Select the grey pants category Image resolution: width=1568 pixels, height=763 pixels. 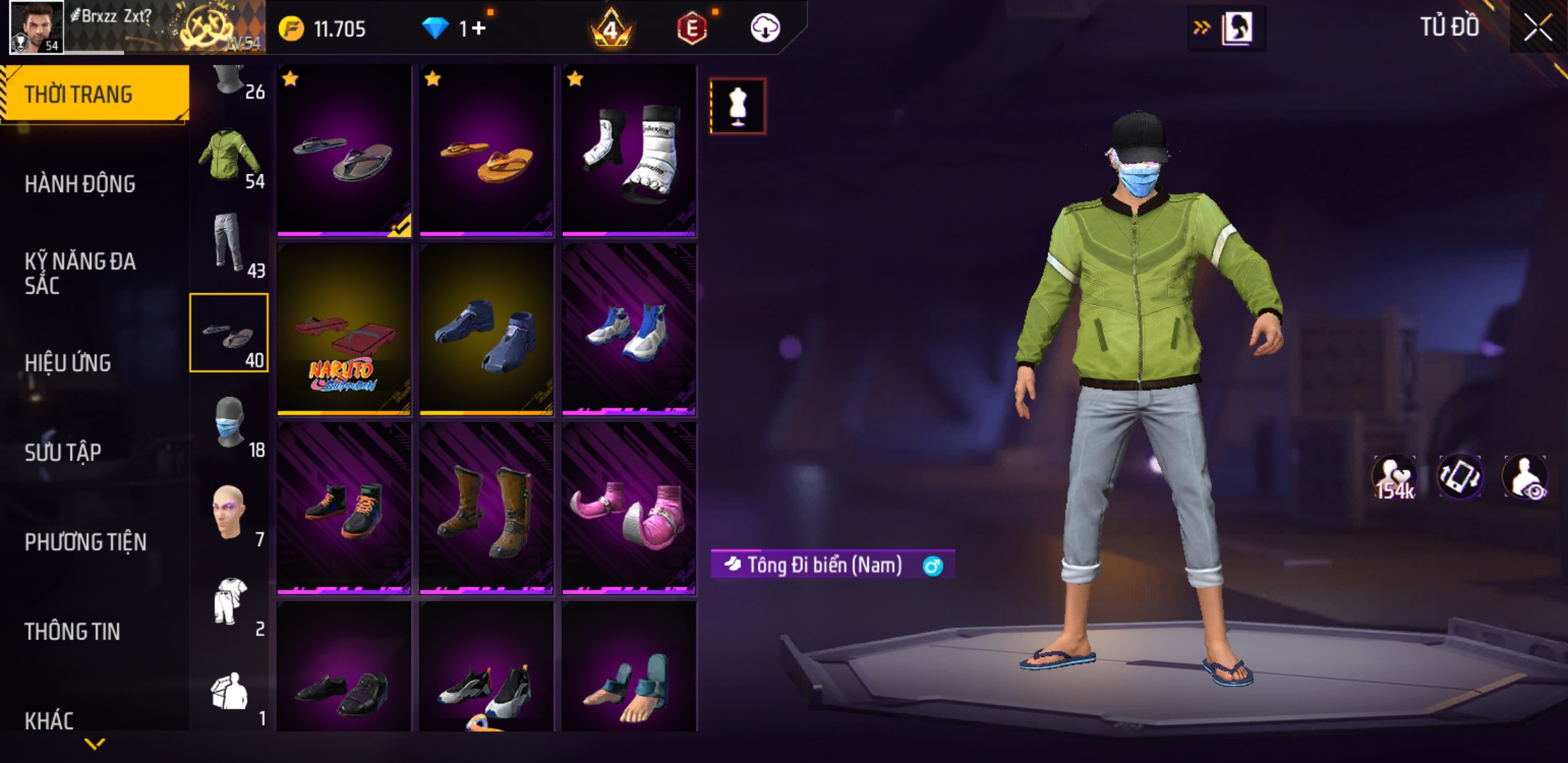pos(230,244)
